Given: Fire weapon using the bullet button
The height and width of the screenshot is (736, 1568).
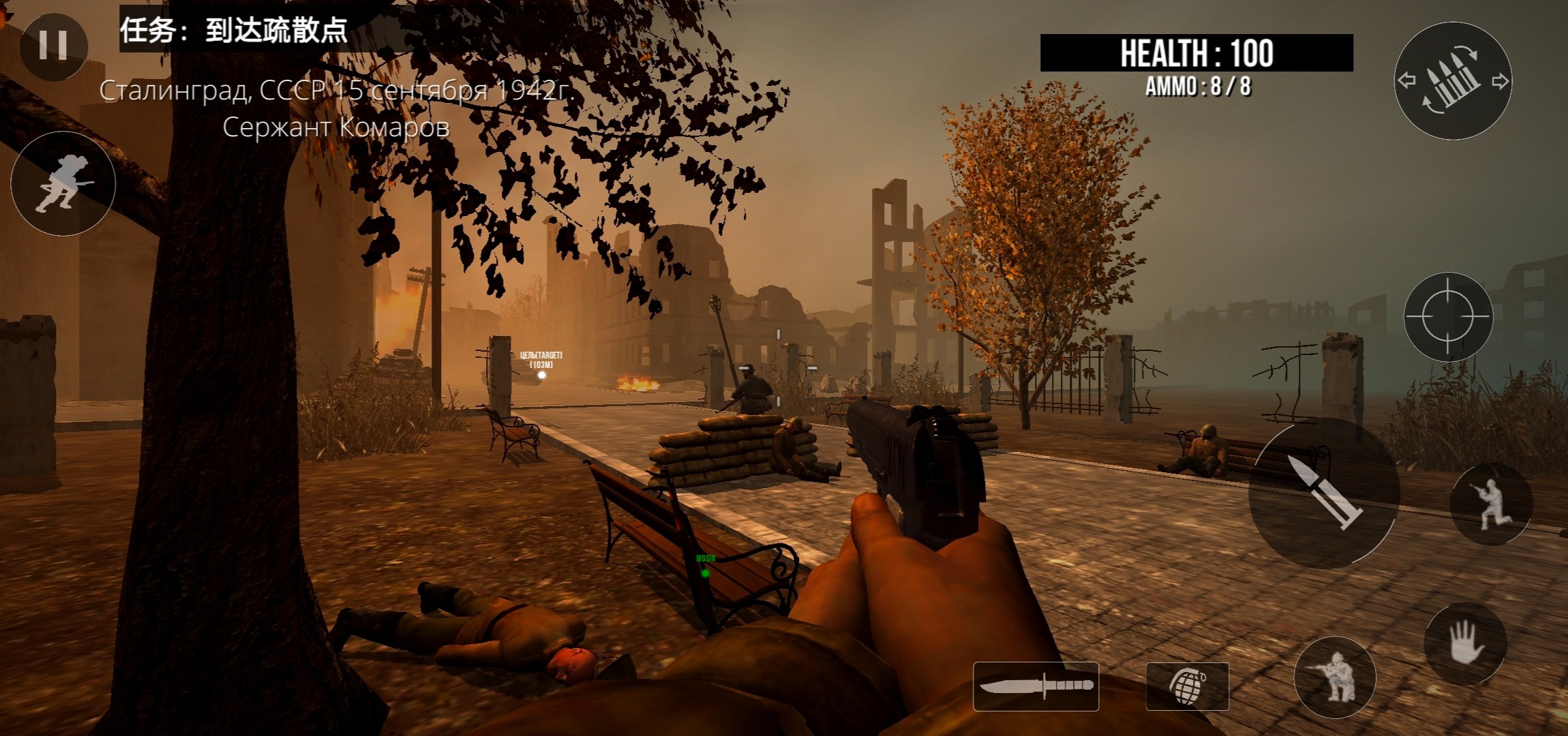Looking at the screenshot, I should [1324, 493].
